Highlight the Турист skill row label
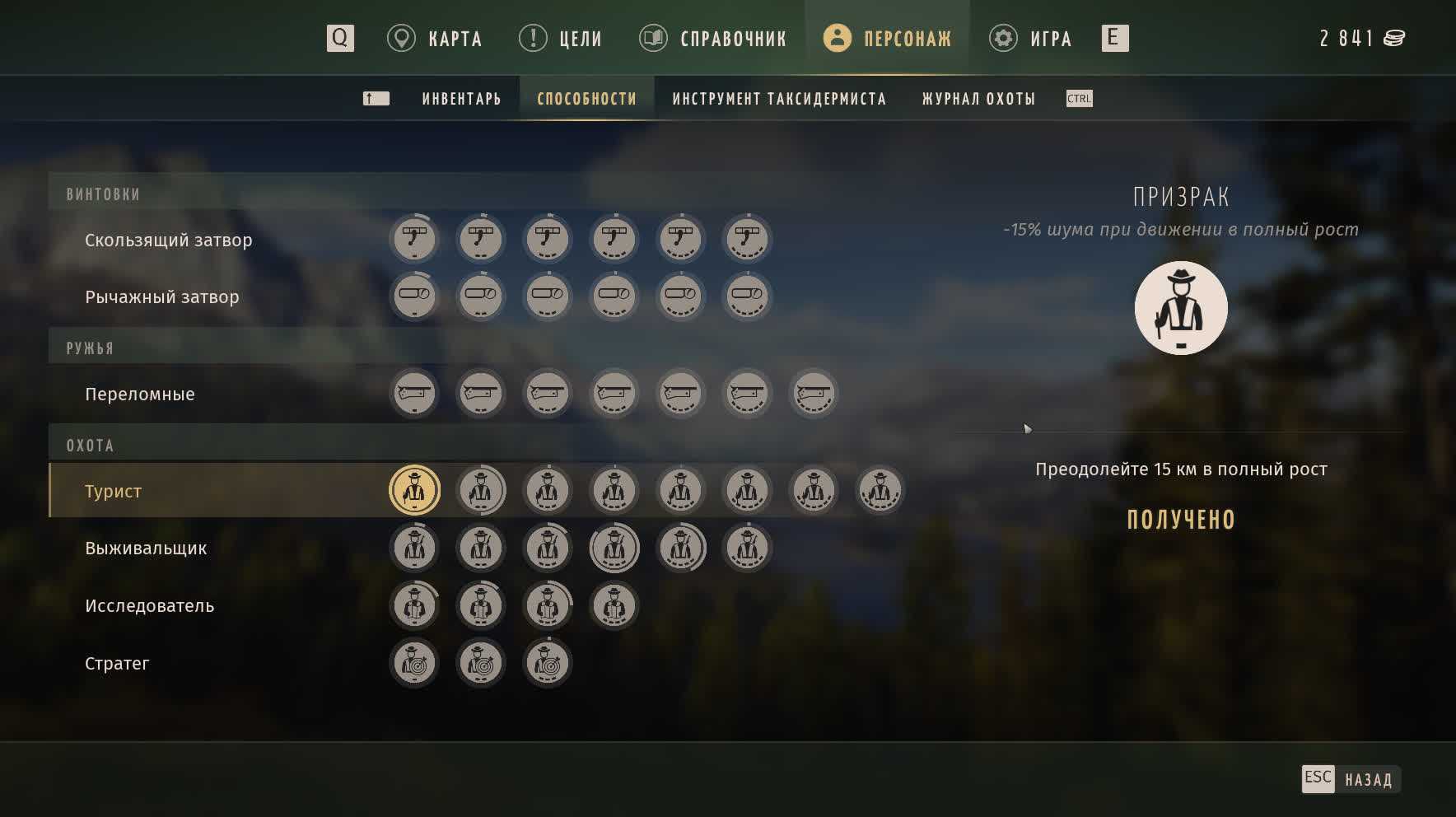 point(114,492)
